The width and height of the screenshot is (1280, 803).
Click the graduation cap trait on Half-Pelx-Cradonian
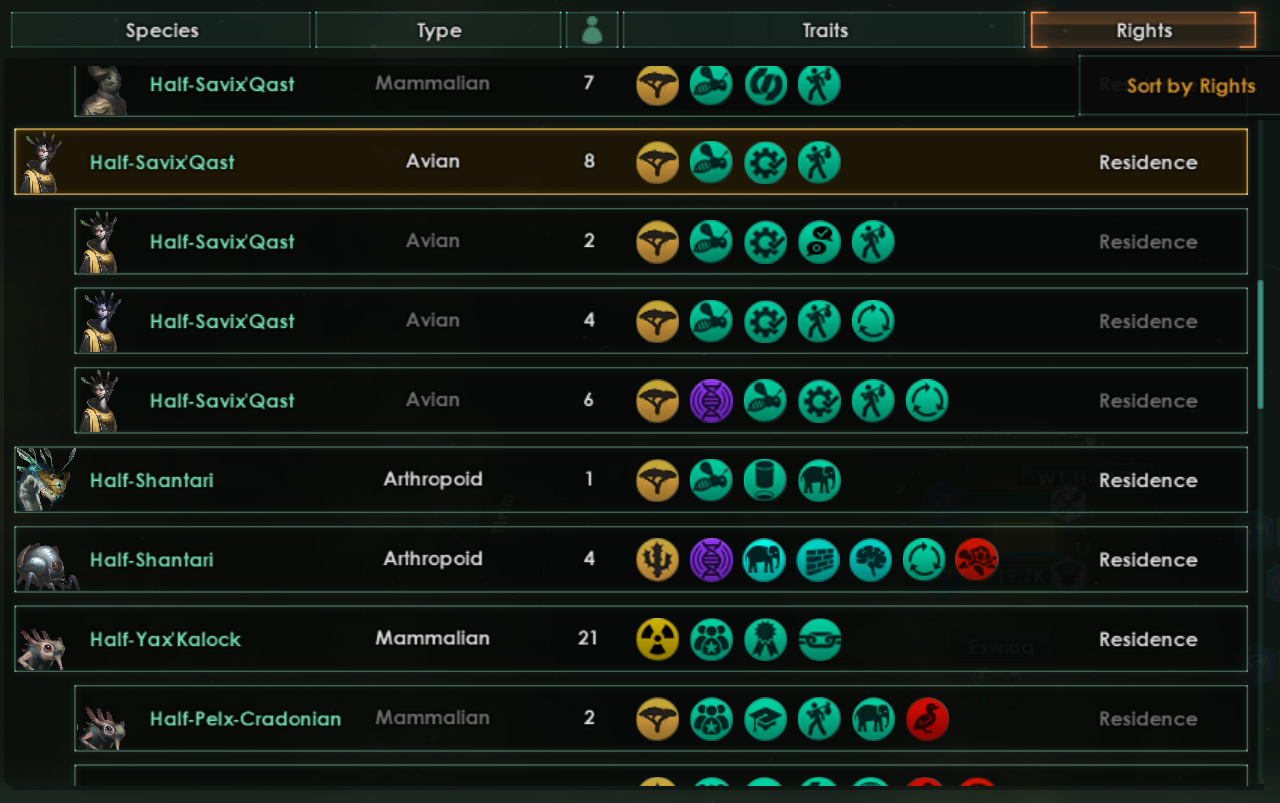(x=765, y=719)
